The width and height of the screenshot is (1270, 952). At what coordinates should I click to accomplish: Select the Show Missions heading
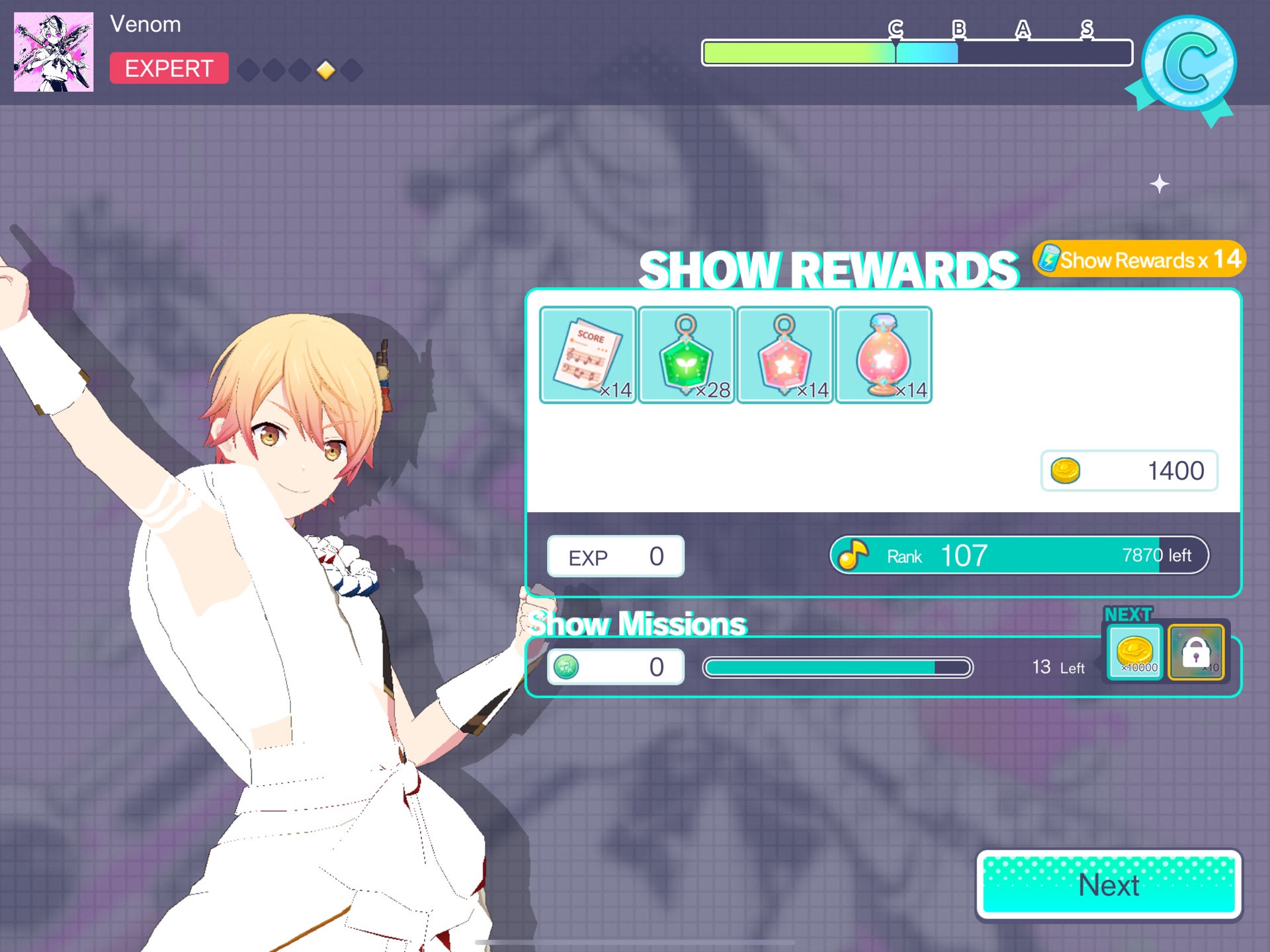(x=637, y=622)
